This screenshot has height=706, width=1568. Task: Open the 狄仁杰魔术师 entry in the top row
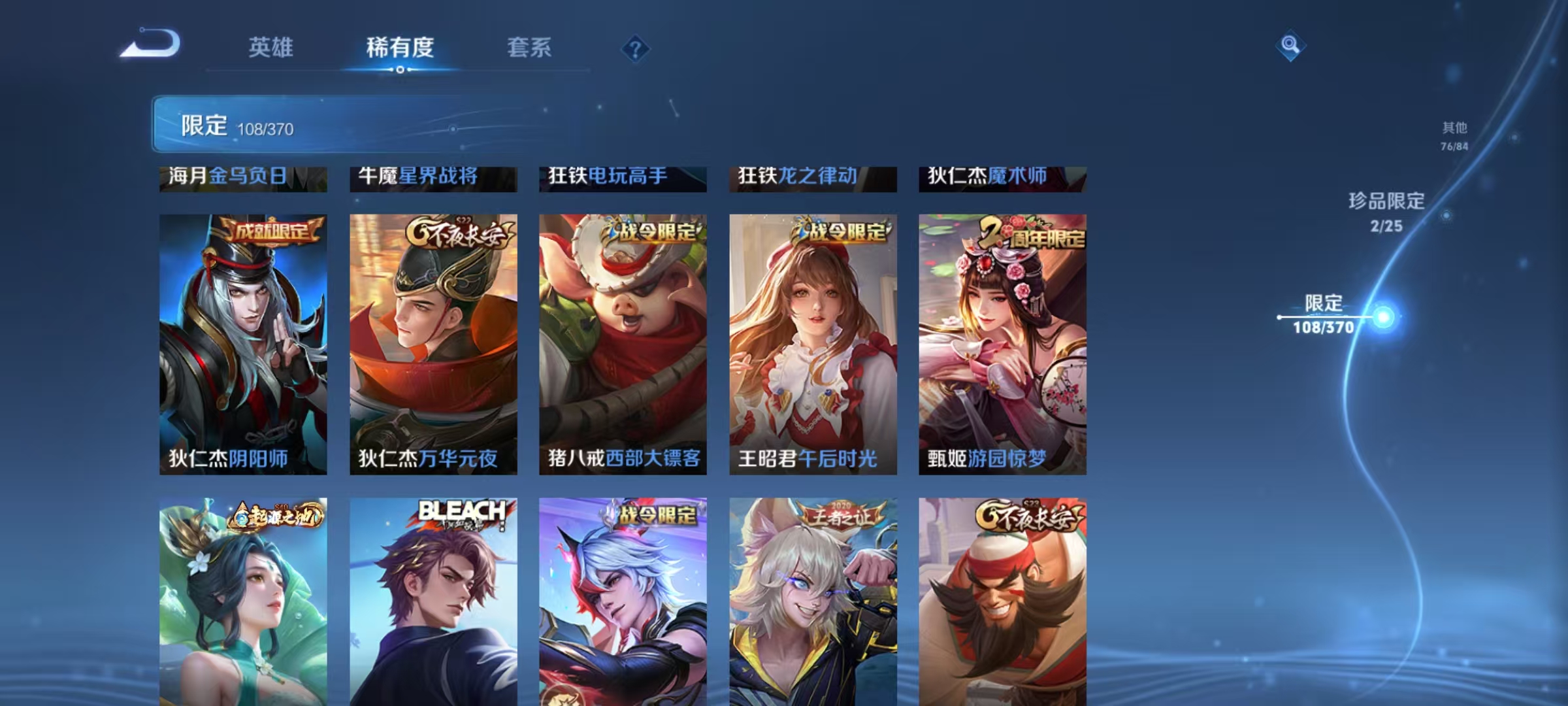click(1000, 176)
